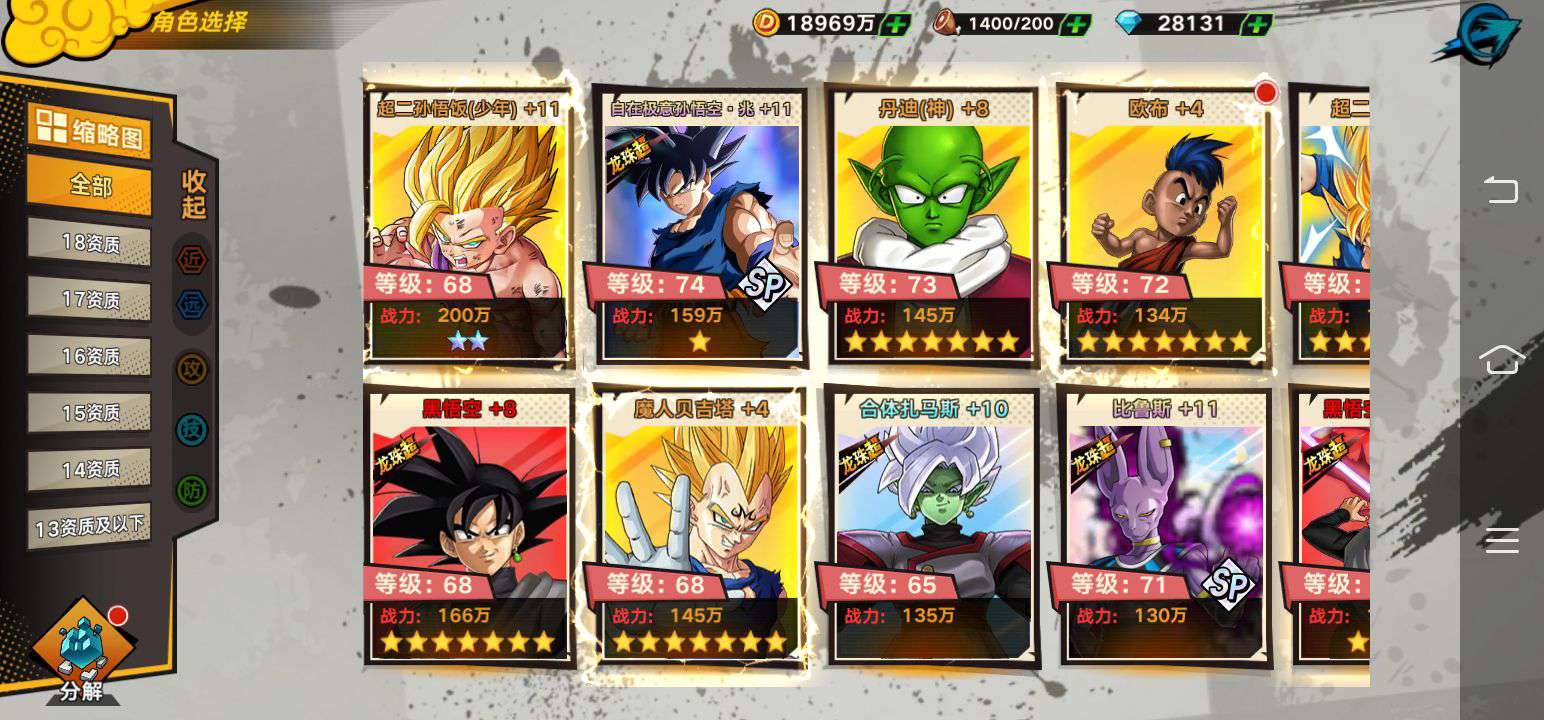Filter list to 16资质
This screenshot has width=1544, height=720.
click(89, 356)
